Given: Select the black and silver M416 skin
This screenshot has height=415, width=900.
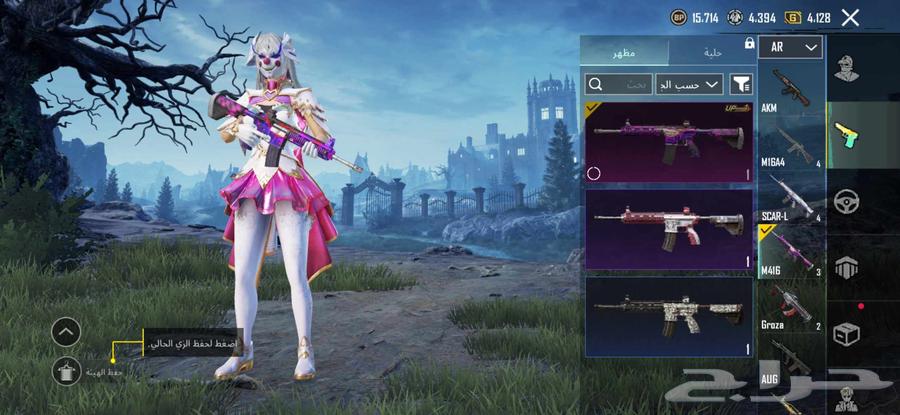Looking at the screenshot, I should (x=668, y=317).
